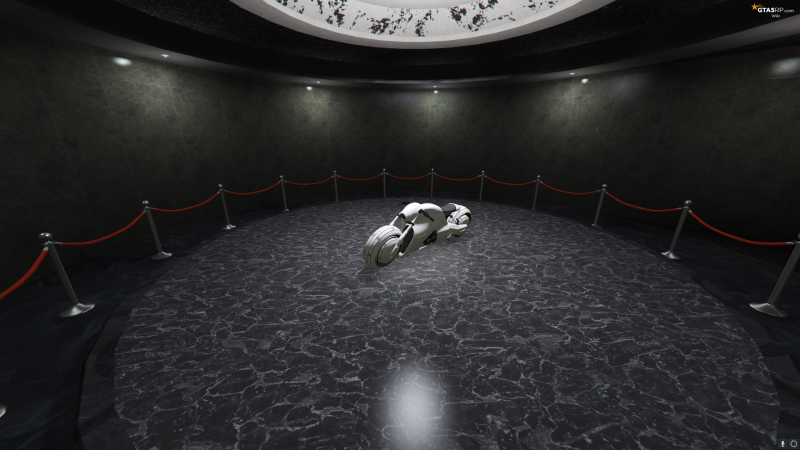The image size is (800, 450).
Task: Open the GTA5RP.com Wiki logo
Action: [772, 9]
